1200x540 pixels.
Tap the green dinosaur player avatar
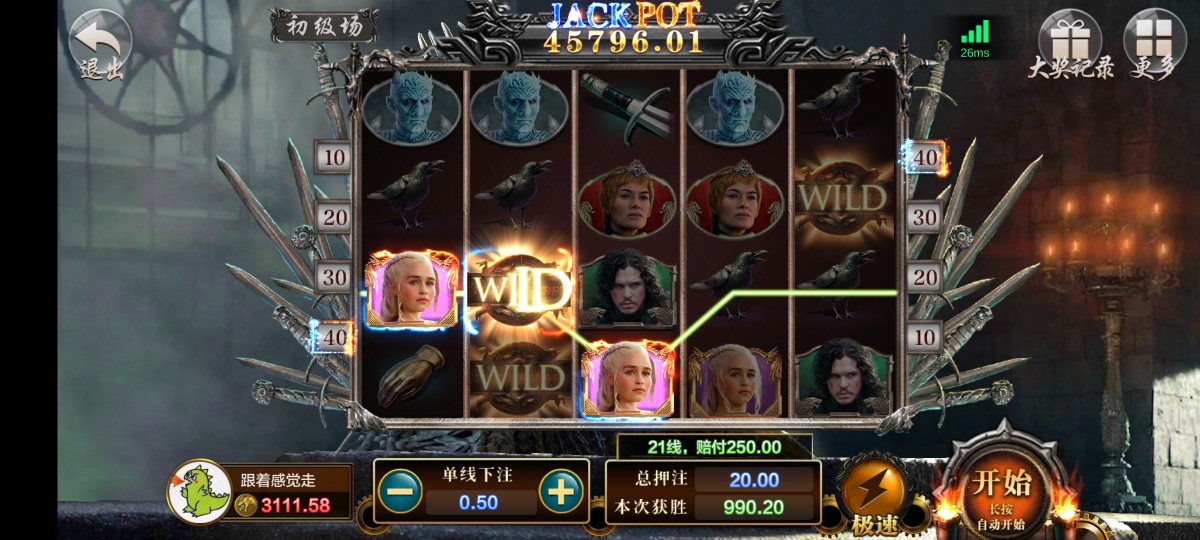(199, 492)
